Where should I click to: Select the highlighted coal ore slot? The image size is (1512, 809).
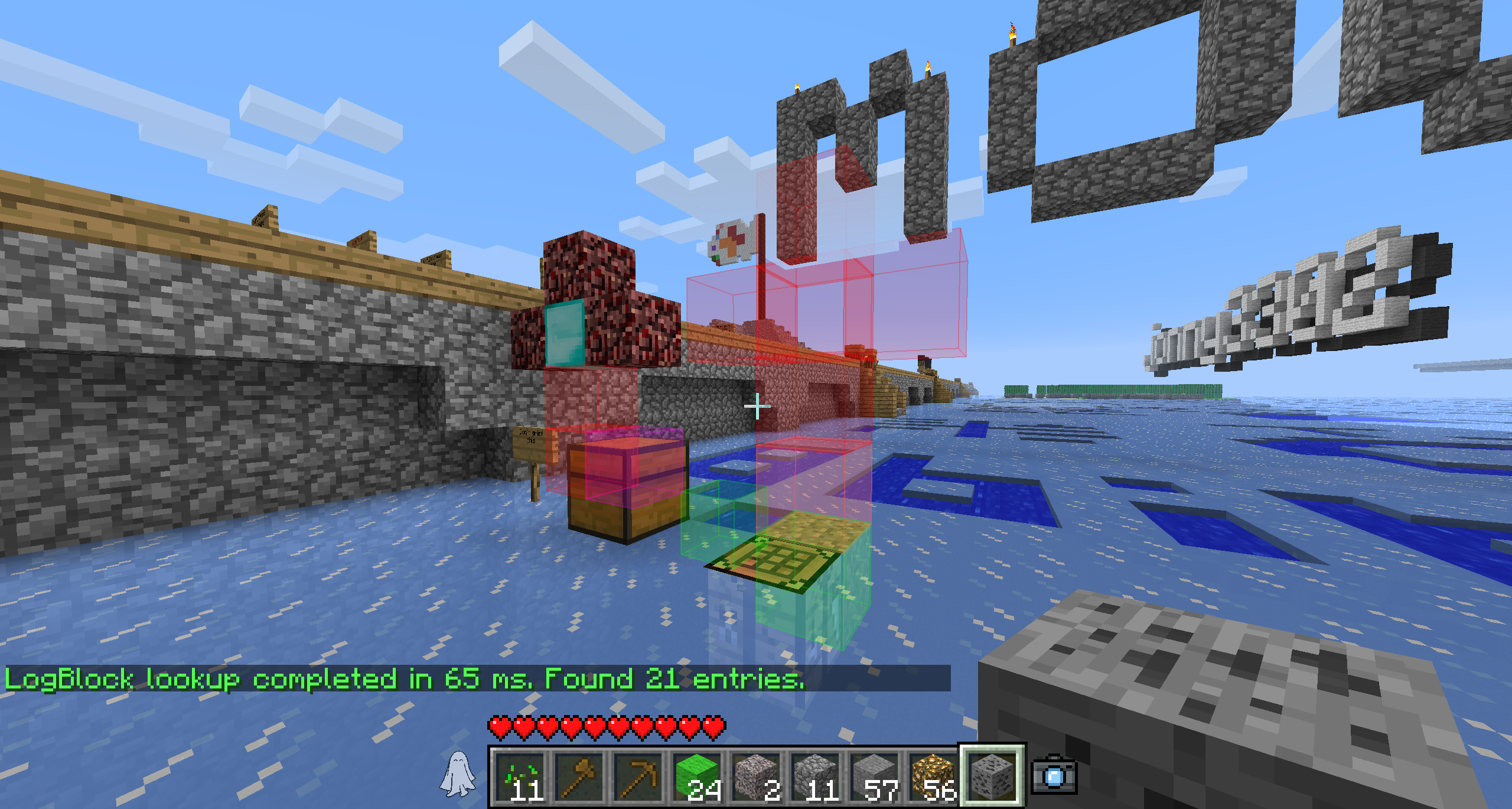pos(992,776)
